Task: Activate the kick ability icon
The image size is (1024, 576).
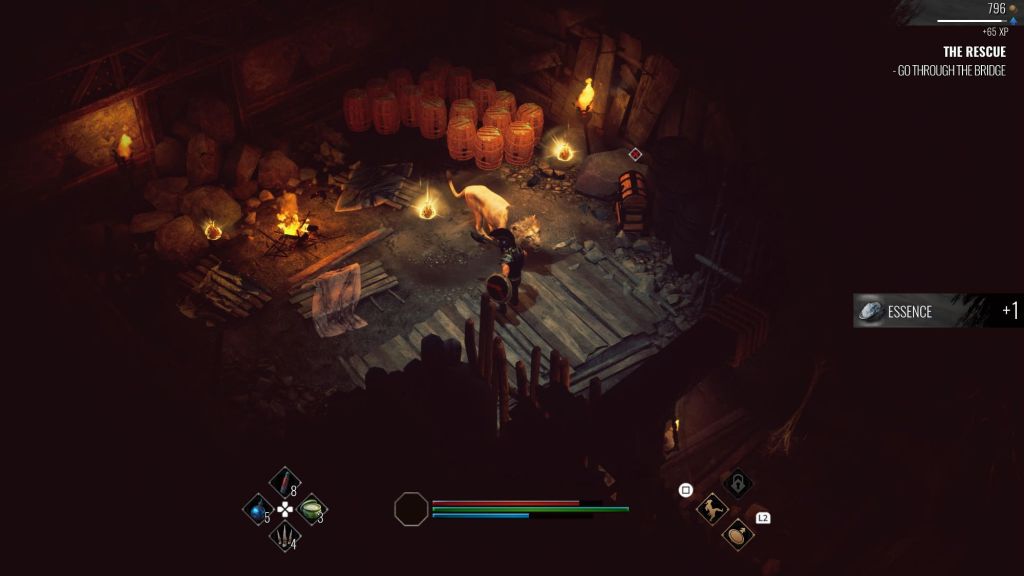Action: tap(712, 509)
